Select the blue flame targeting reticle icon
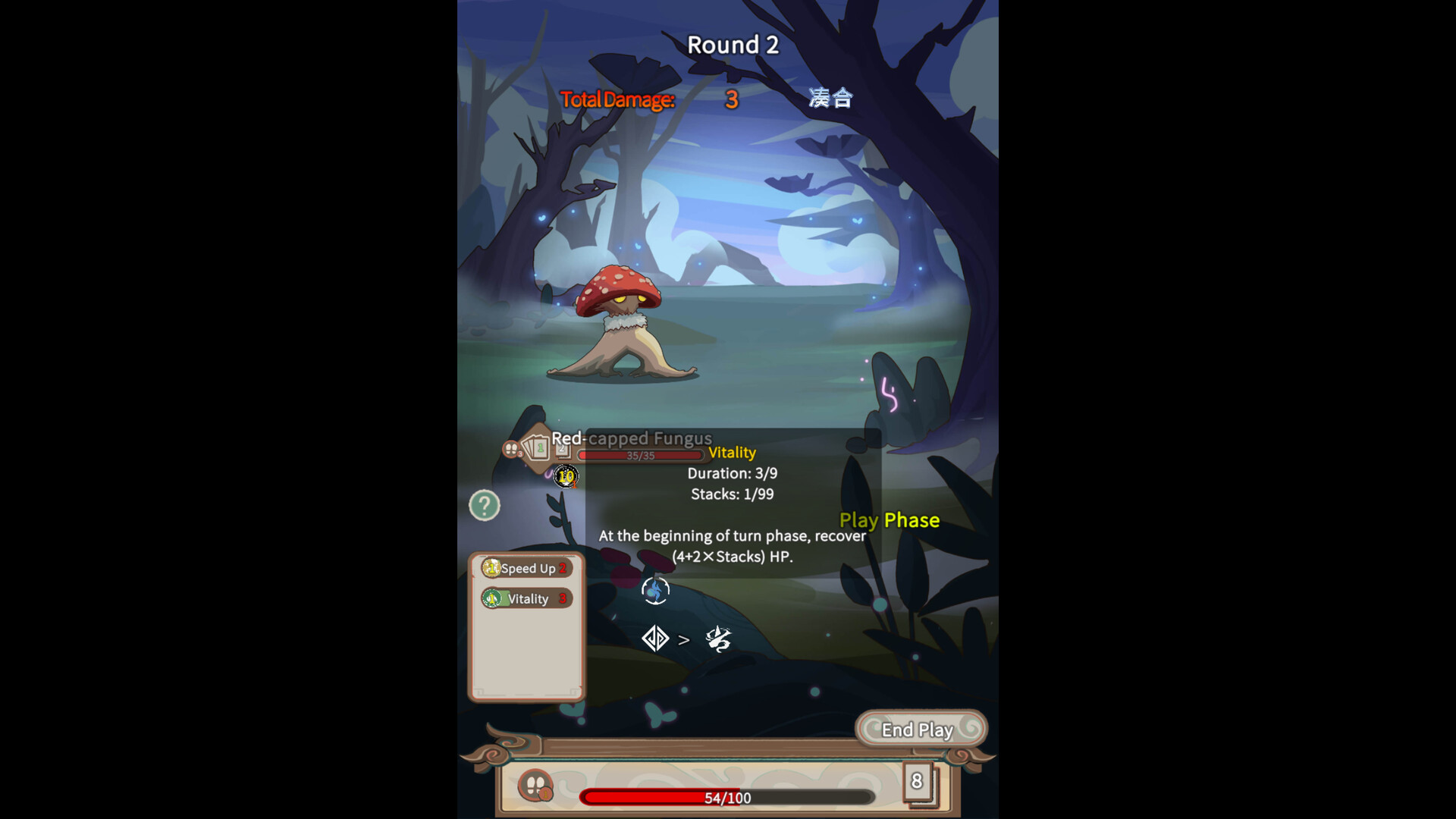This screenshot has width=1456, height=819. click(654, 590)
